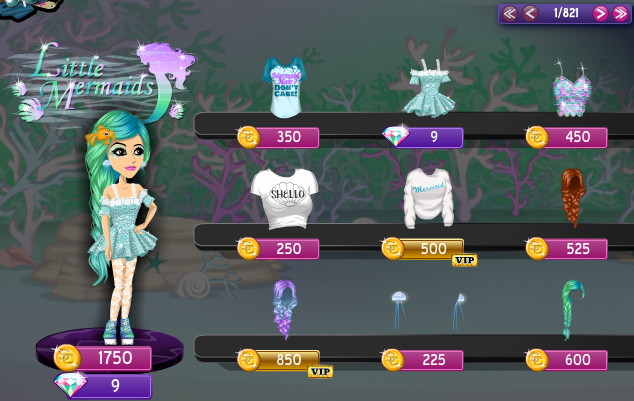Select the teal "Don't Care" t-shirt

tap(285, 86)
